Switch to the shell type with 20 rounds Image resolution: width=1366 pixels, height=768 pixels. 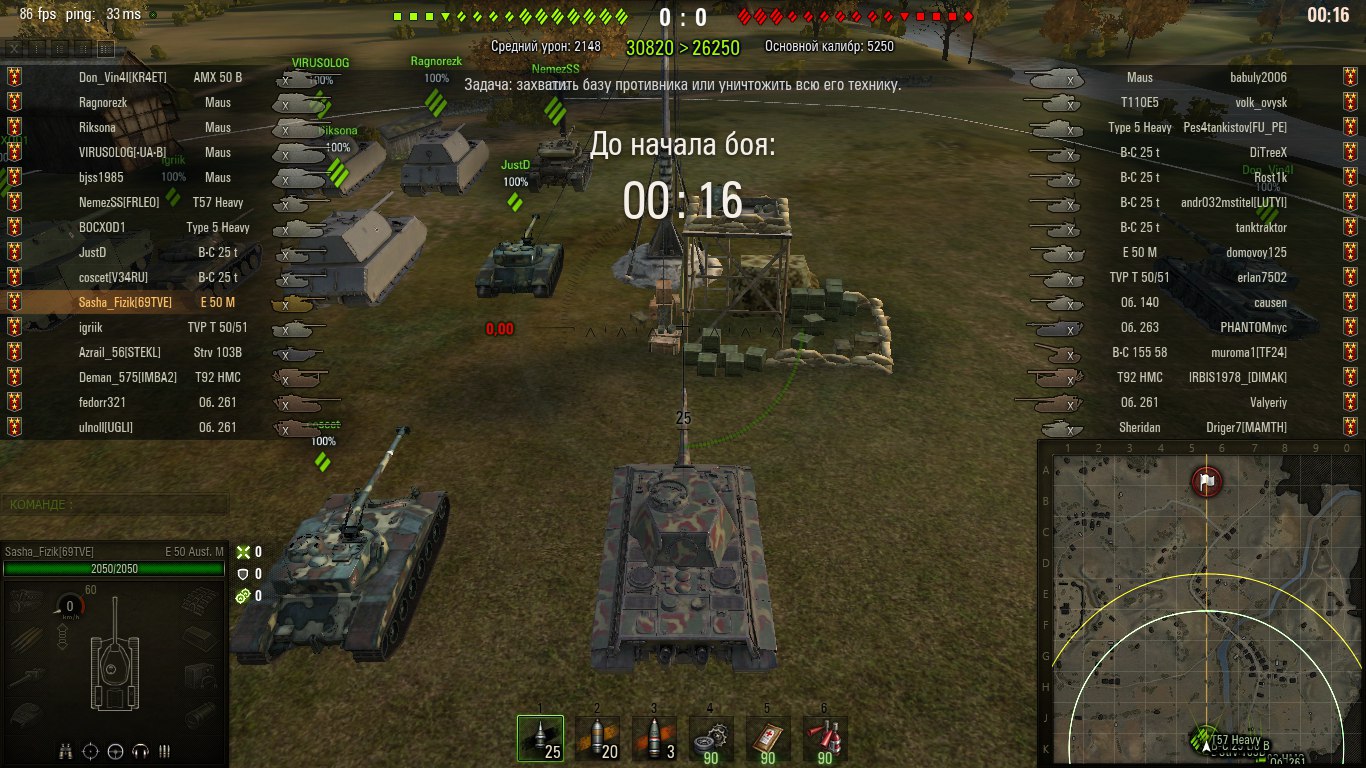(x=597, y=739)
